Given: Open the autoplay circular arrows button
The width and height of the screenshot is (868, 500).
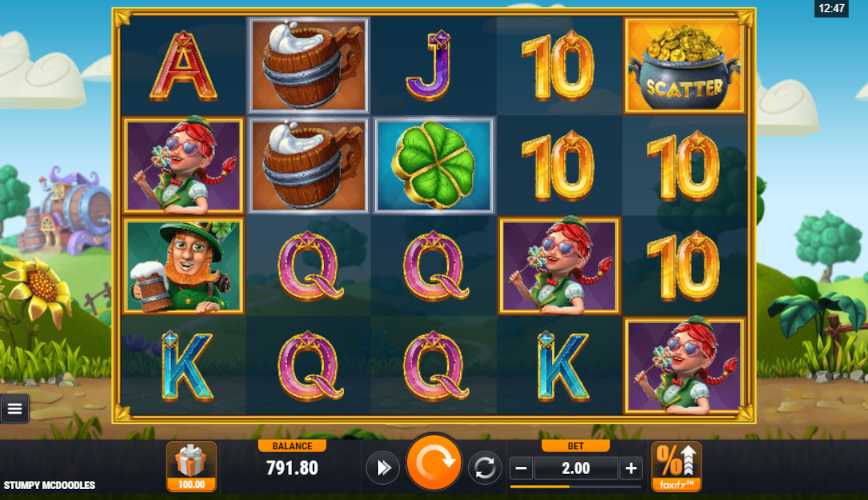Looking at the screenshot, I should (x=485, y=467).
